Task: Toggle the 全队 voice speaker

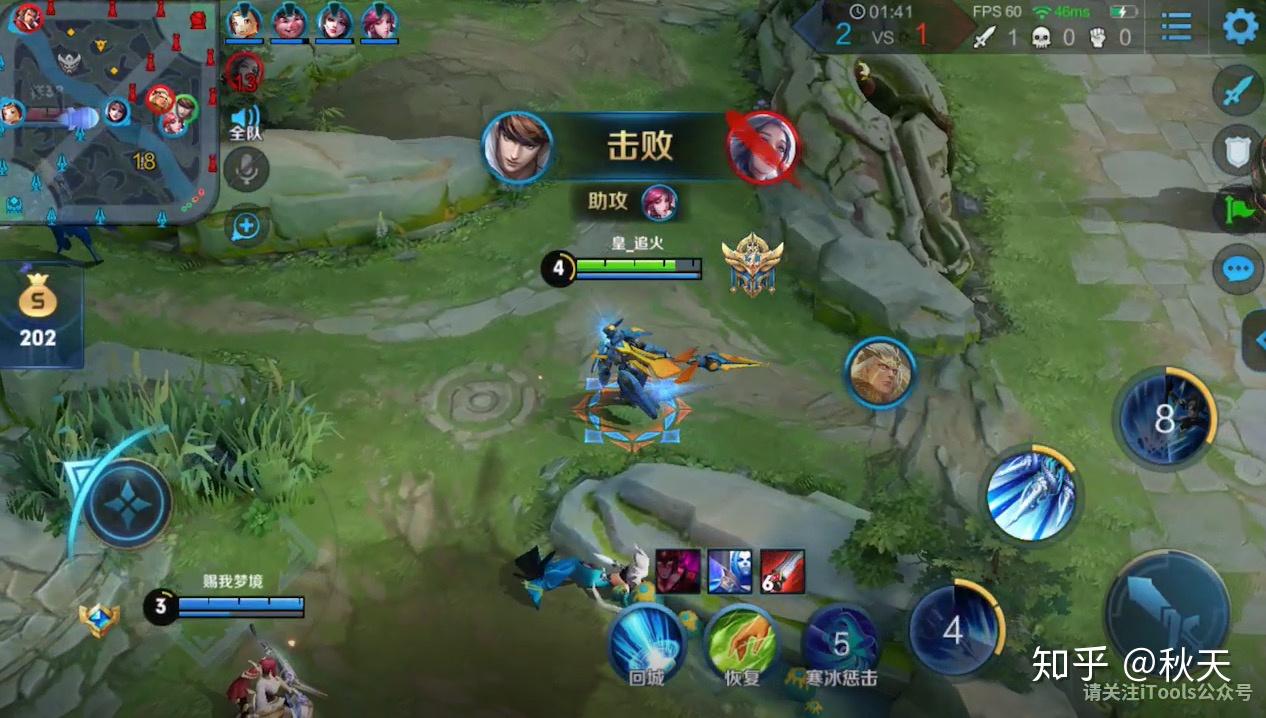Action: click(245, 119)
